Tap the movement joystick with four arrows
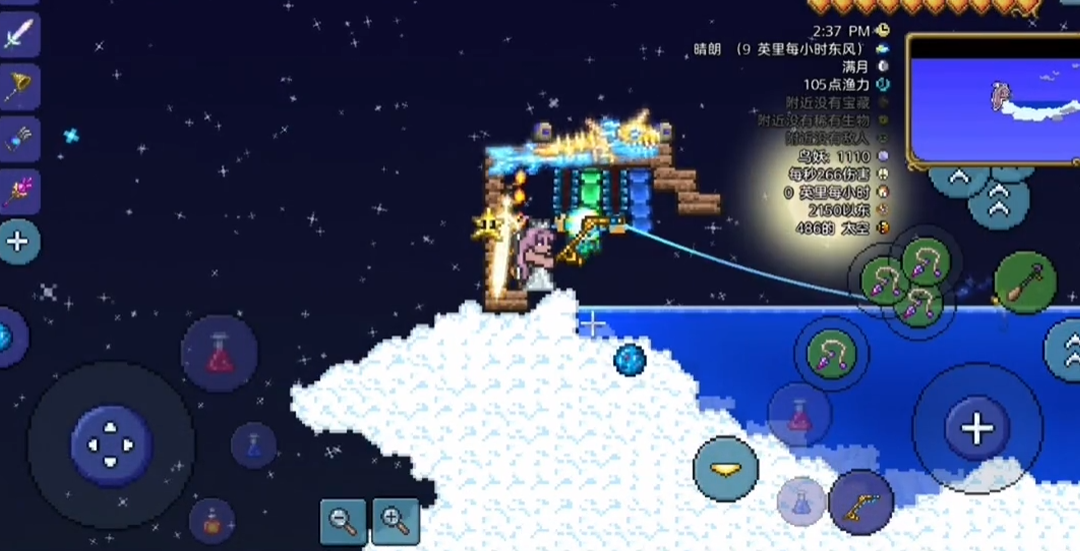This screenshot has width=1080, height=551. (x=111, y=445)
